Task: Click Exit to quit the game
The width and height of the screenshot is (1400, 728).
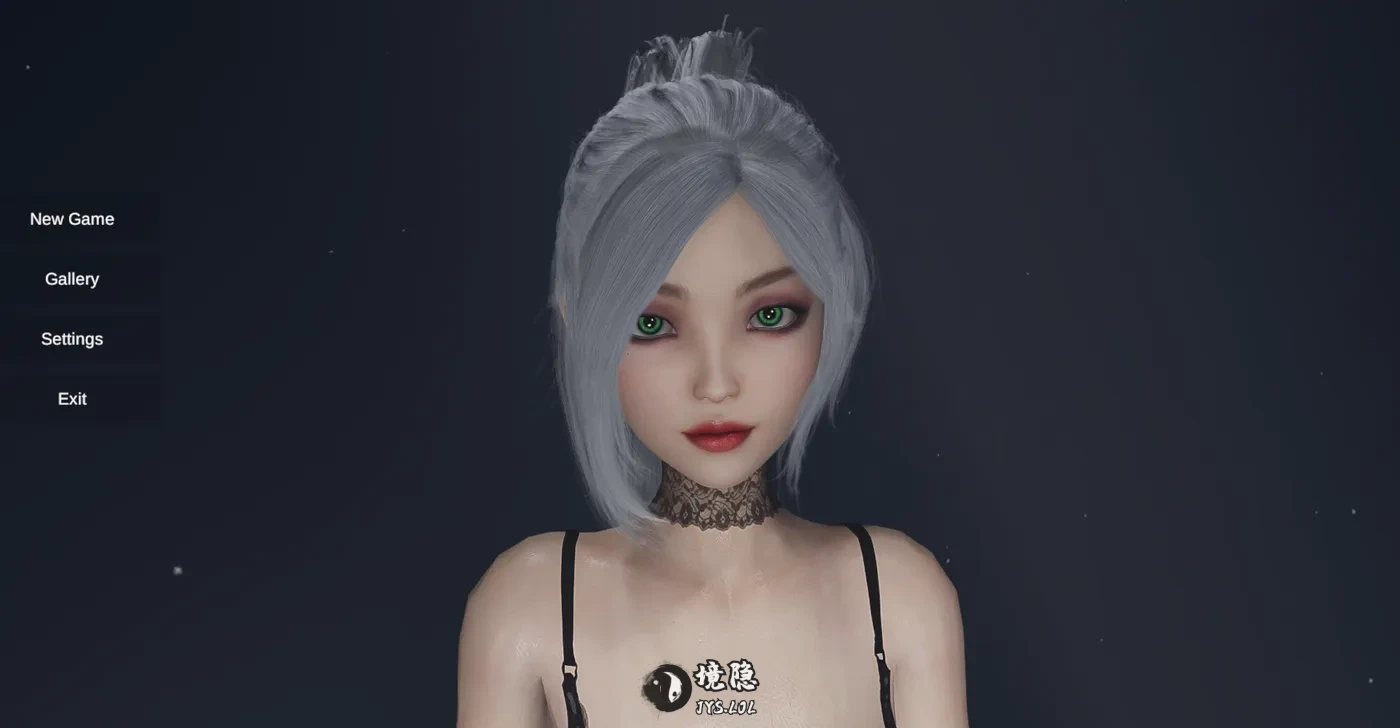Action: point(71,398)
